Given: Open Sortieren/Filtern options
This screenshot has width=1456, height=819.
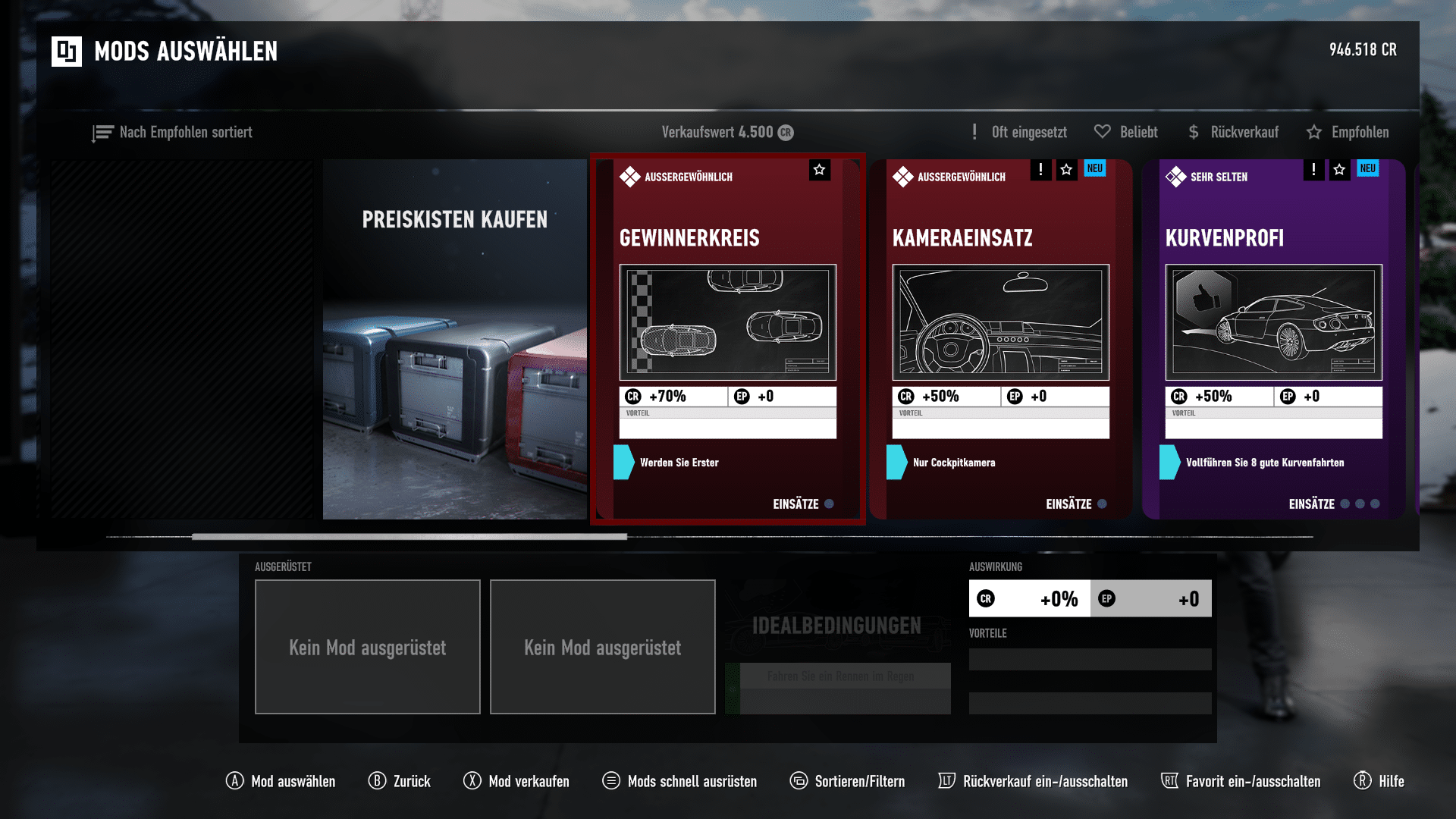Looking at the screenshot, I should (847, 781).
